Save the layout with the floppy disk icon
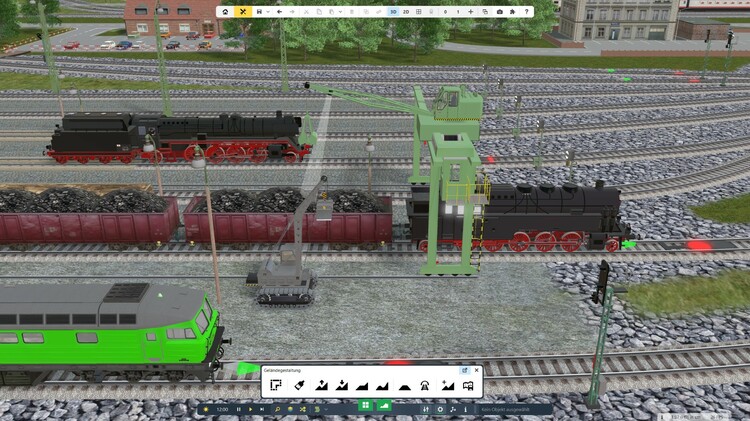This screenshot has height=421, width=750. tap(260, 11)
